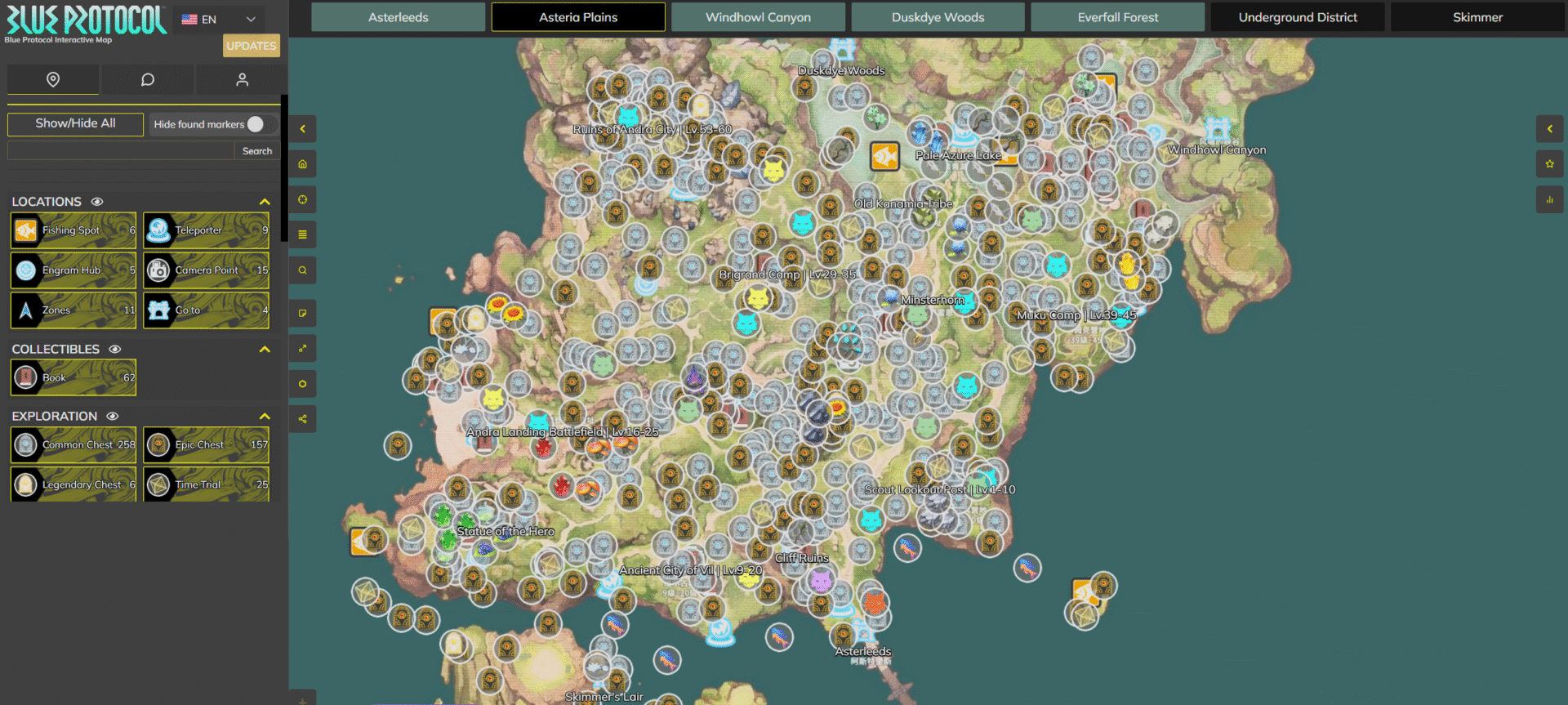Open the map search magnifier tool
This screenshot has height=705, width=1568.
[x=302, y=270]
